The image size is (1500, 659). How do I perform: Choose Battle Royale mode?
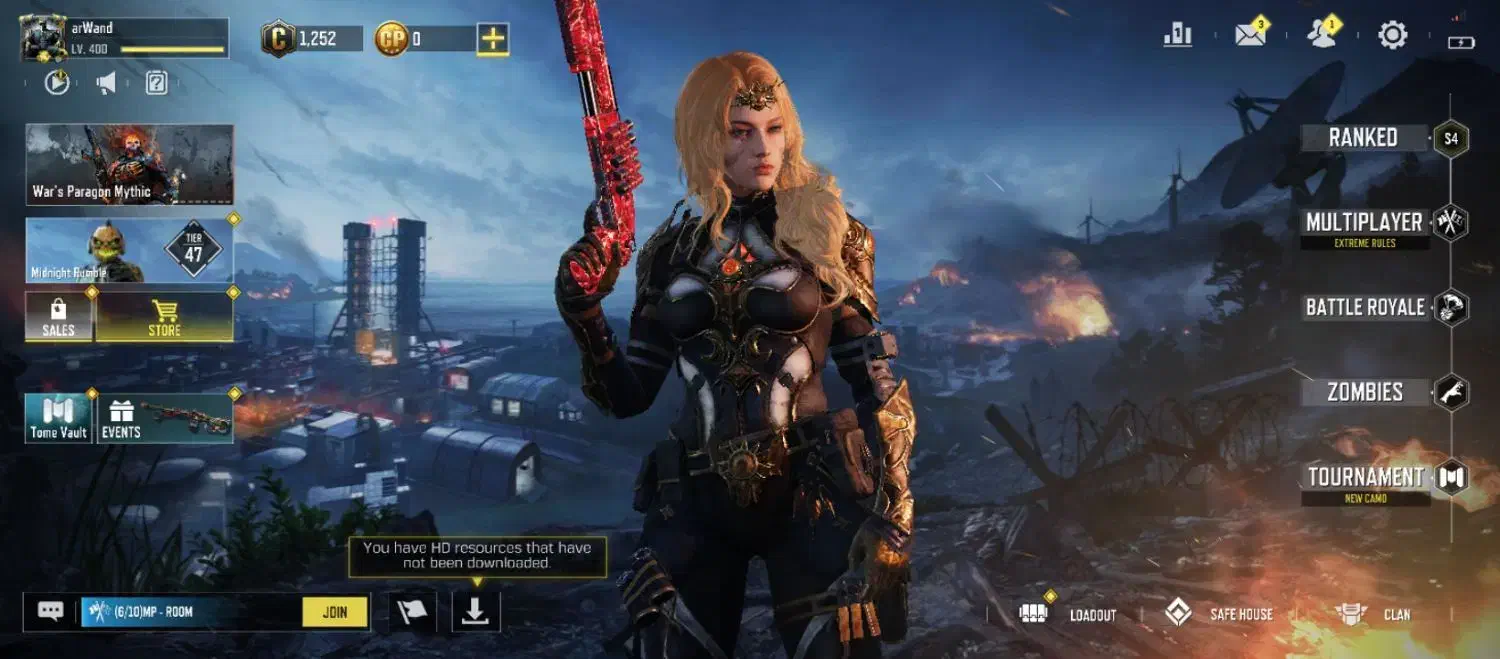tap(1365, 307)
